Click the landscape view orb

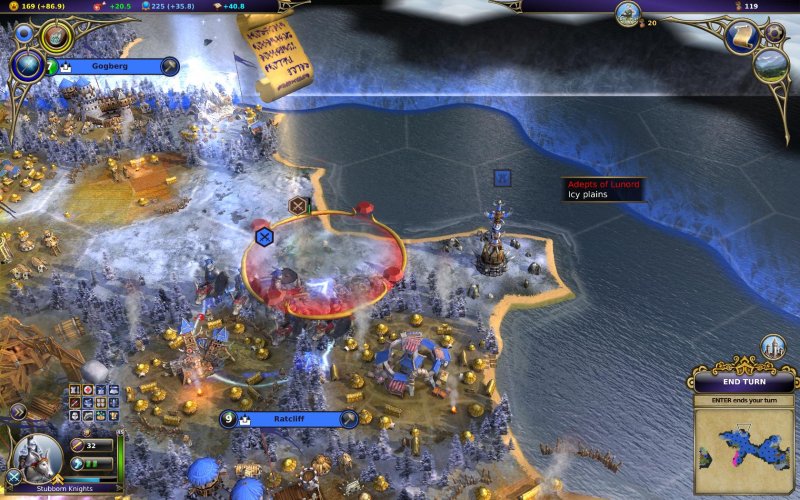pyautogui.click(x=771, y=66)
